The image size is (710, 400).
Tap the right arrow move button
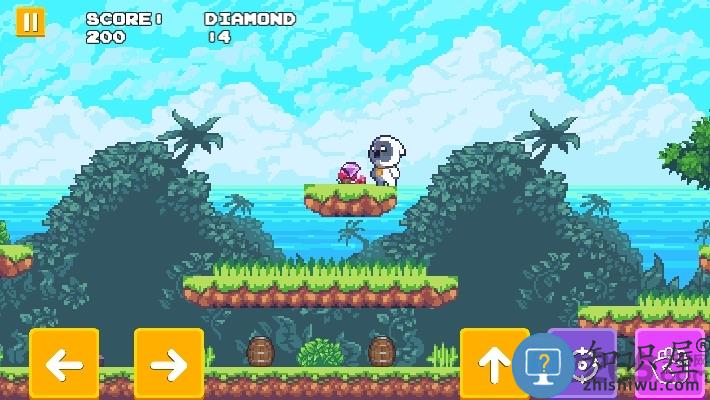pyautogui.click(x=168, y=364)
